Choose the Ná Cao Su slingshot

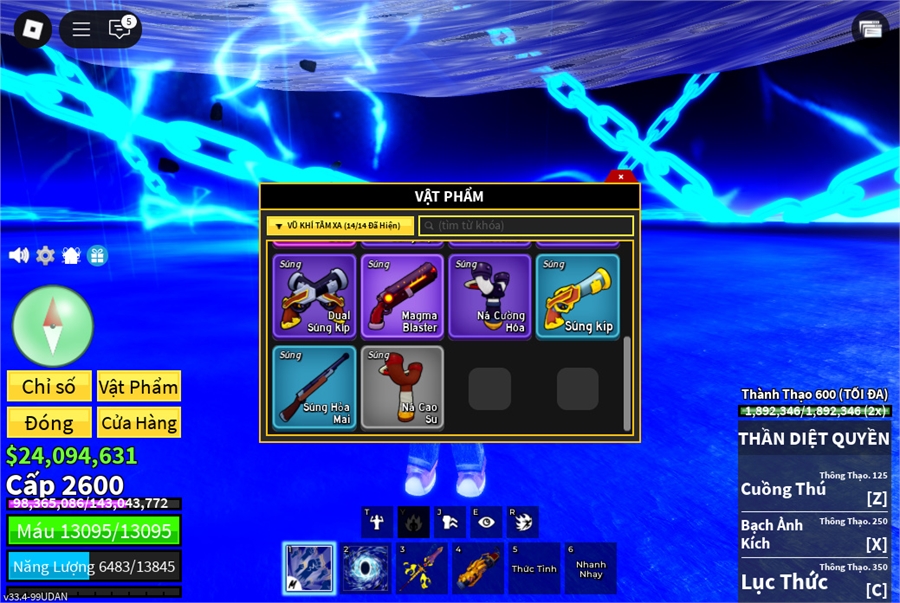(402, 387)
